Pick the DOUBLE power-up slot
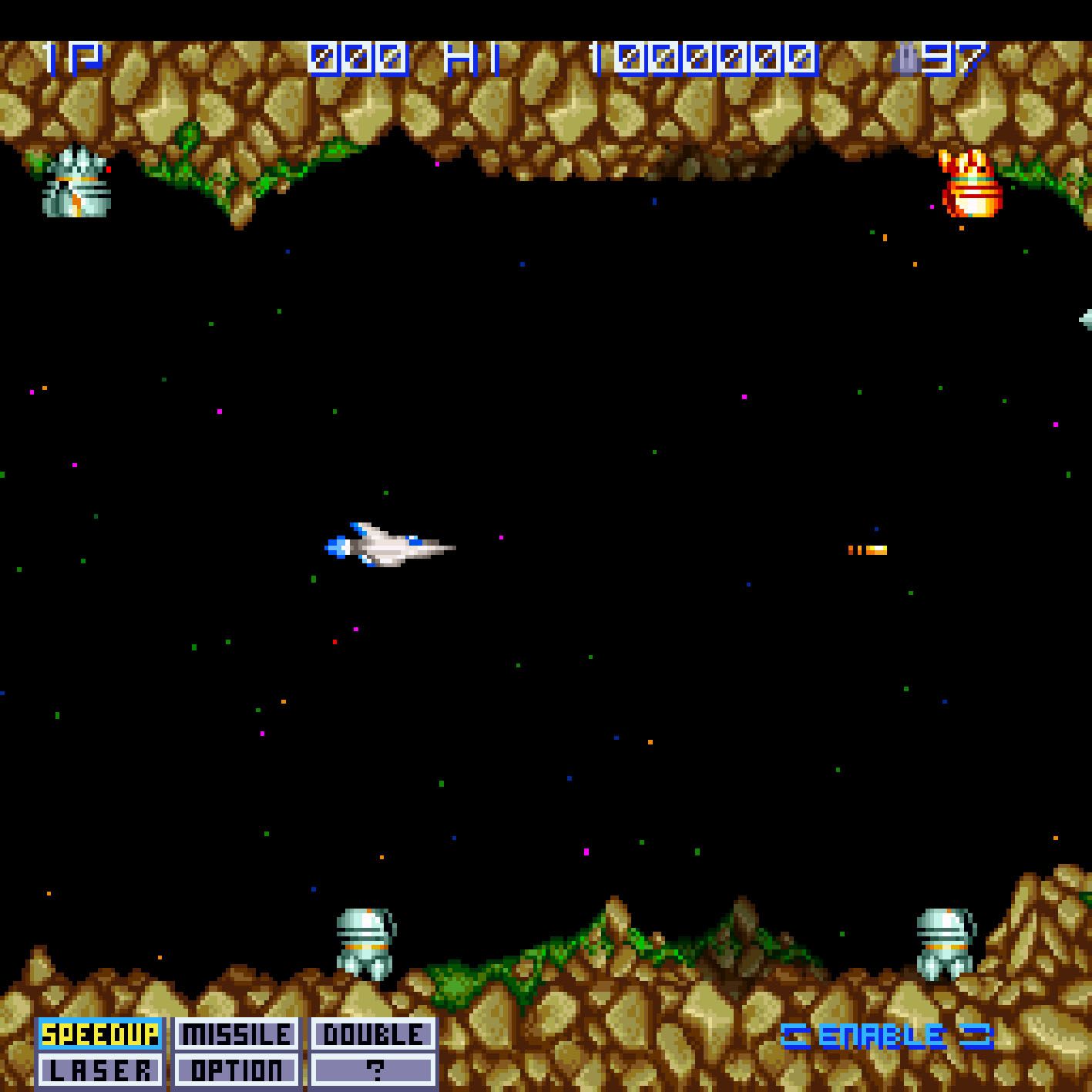1092x1092 pixels. coord(373,1034)
